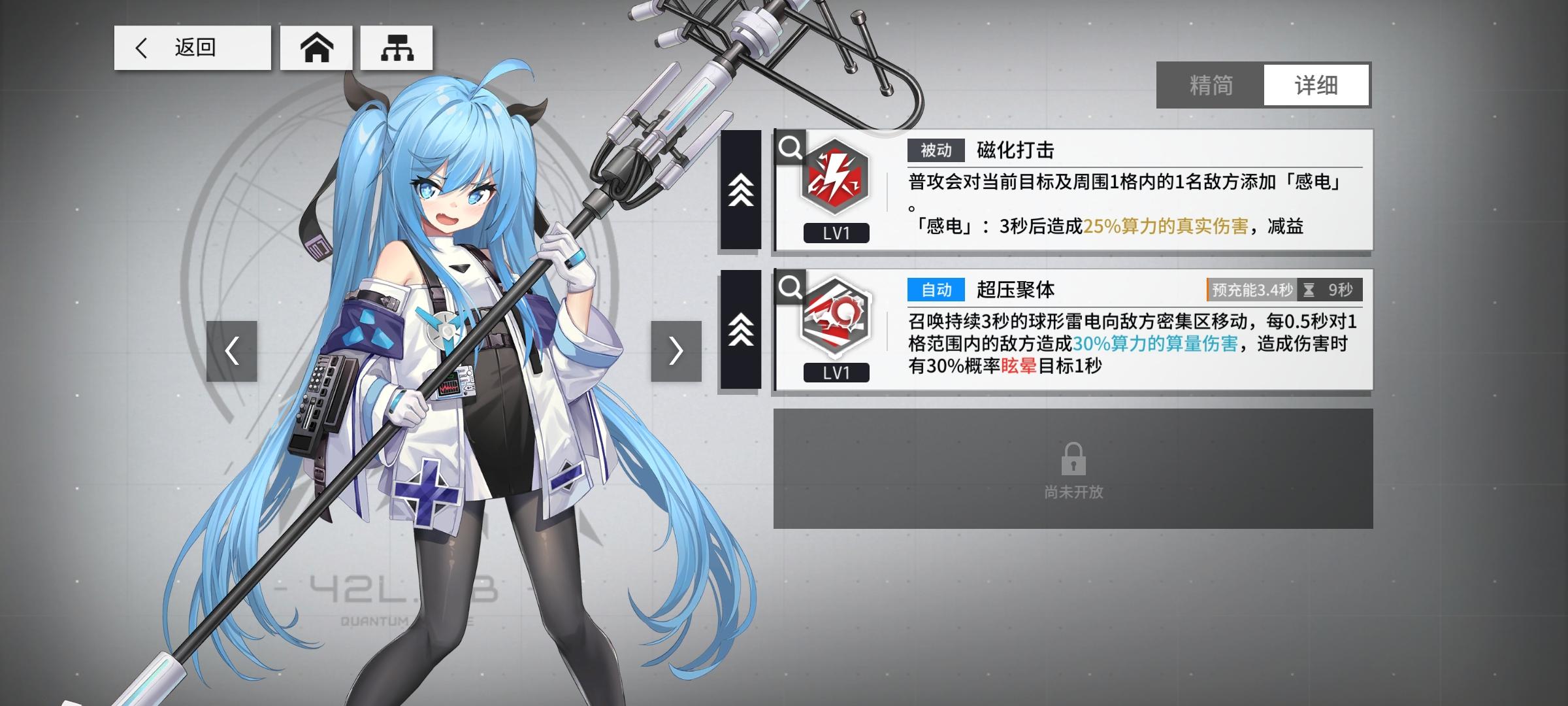Image resolution: width=1568 pixels, height=706 pixels.
Task: Open the home screen icon
Action: pyautogui.click(x=316, y=48)
